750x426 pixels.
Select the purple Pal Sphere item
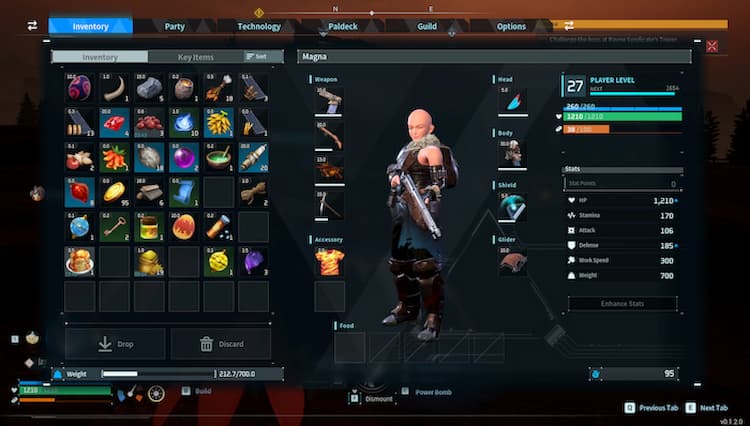(x=184, y=157)
